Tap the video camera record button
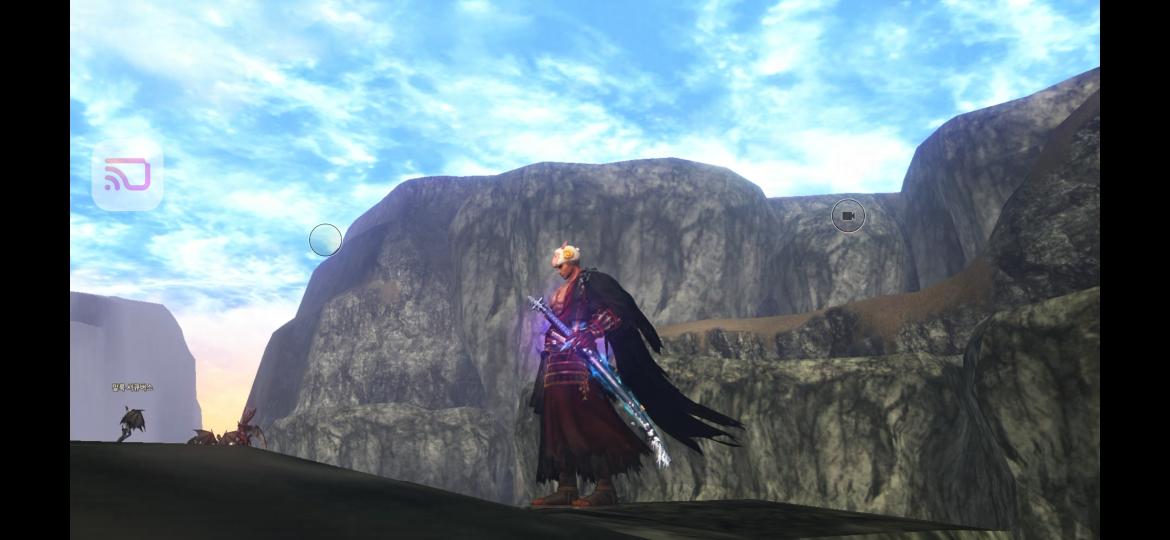The height and width of the screenshot is (540, 1170). pyautogui.click(x=848, y=216)
